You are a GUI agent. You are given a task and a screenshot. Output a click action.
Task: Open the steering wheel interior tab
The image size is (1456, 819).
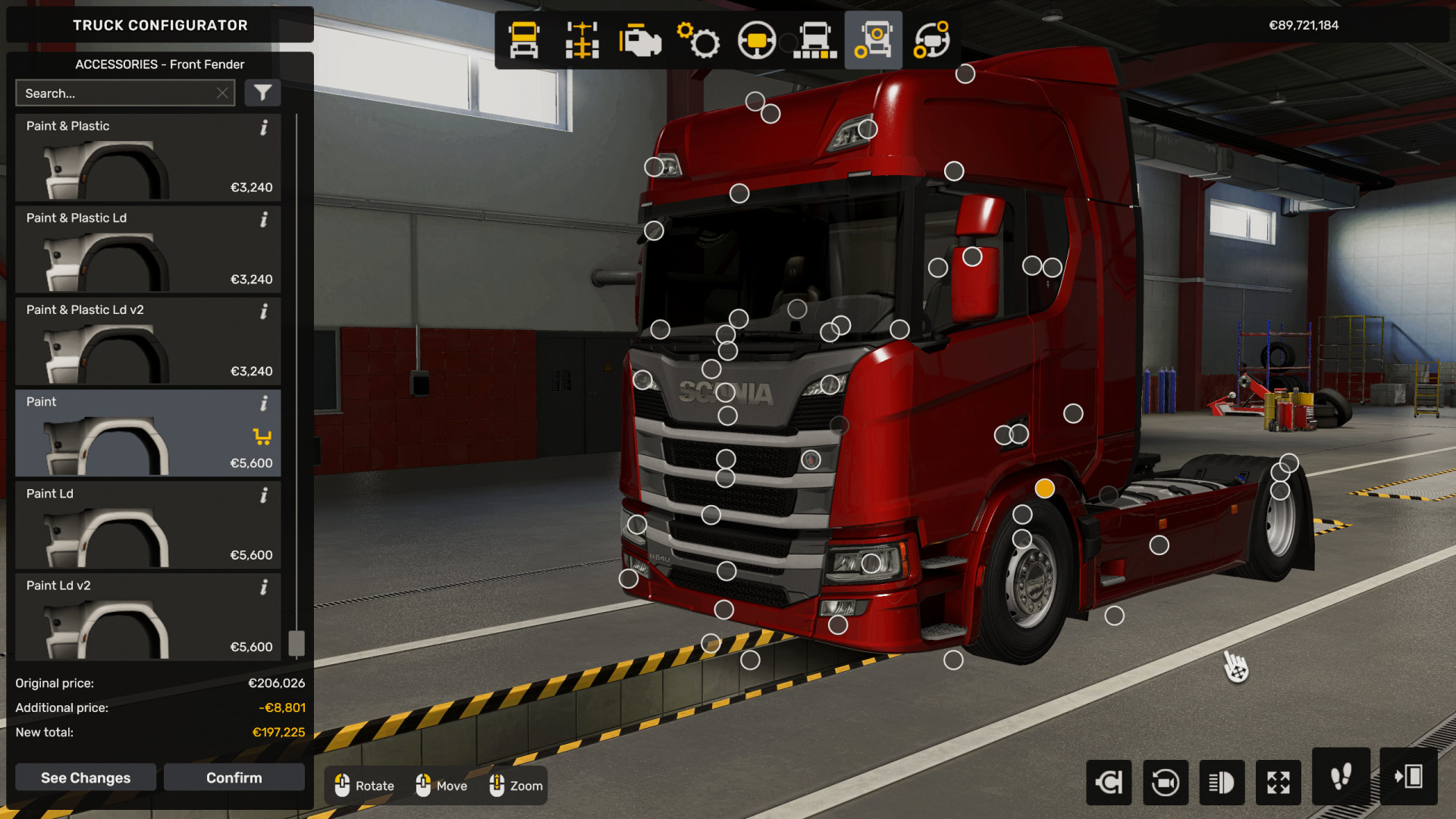756,40
